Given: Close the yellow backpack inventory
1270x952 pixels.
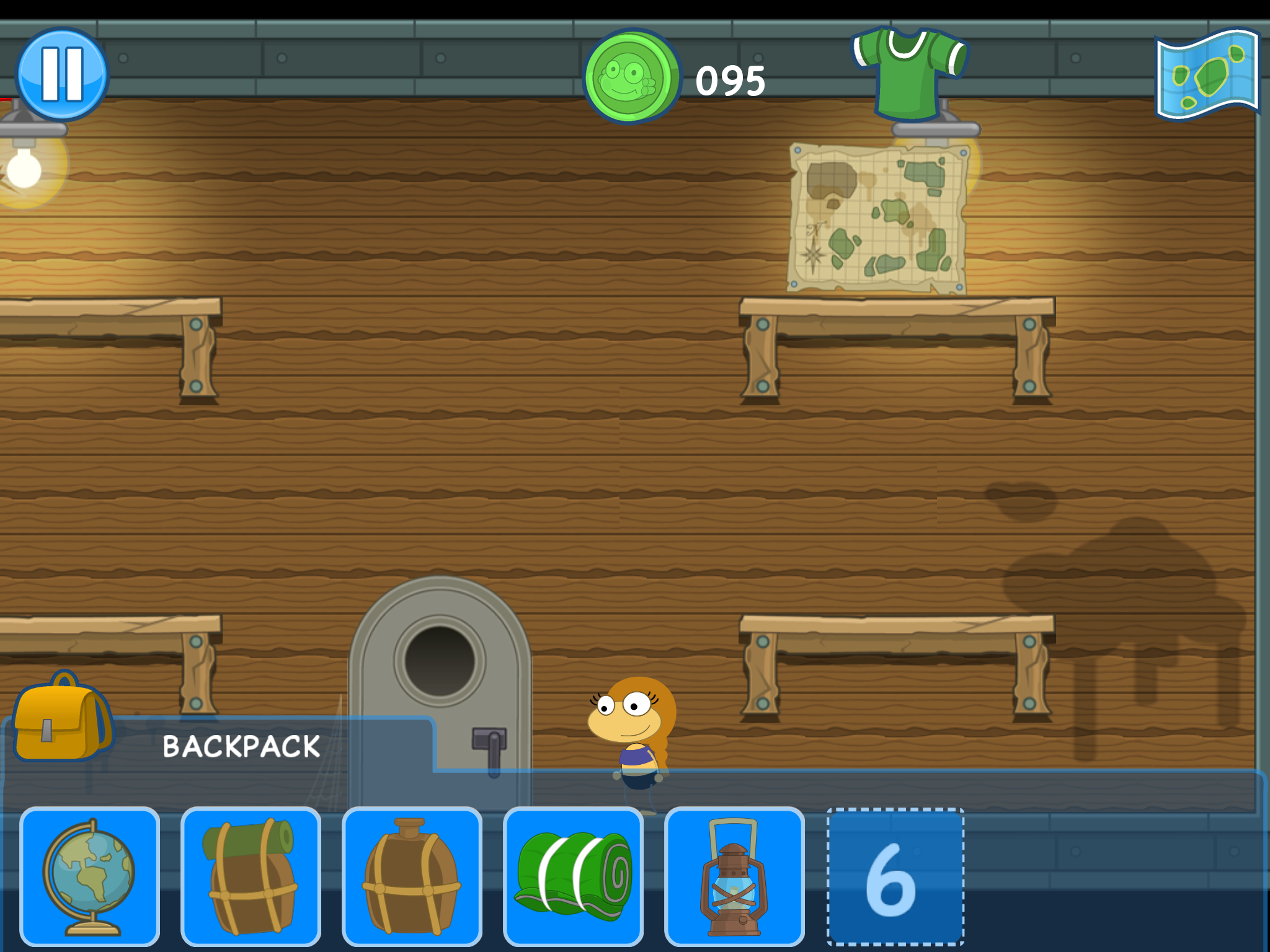Looking at the screenshot, I should coord(62,718).
